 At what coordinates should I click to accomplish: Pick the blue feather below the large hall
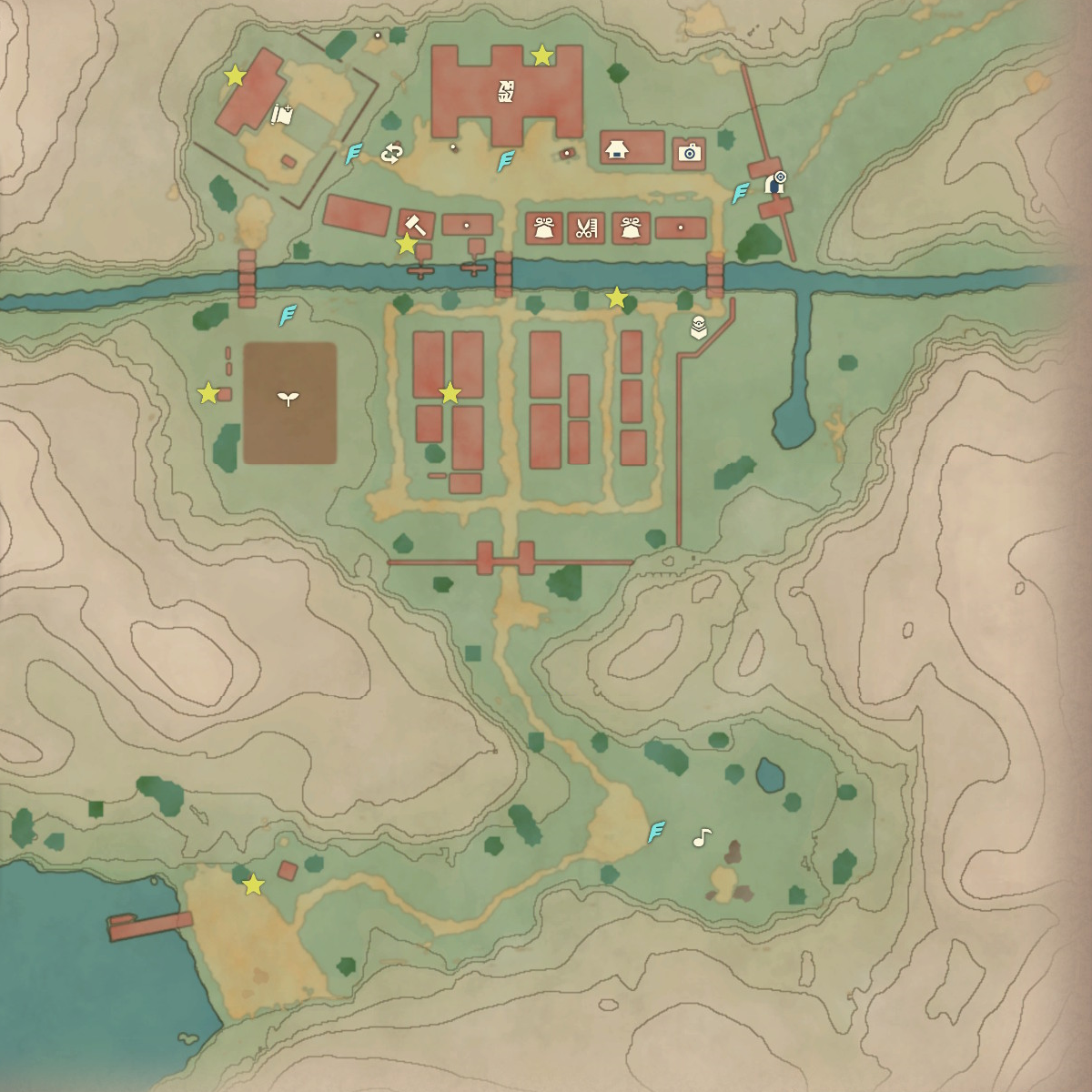click(x=506, y=161)
